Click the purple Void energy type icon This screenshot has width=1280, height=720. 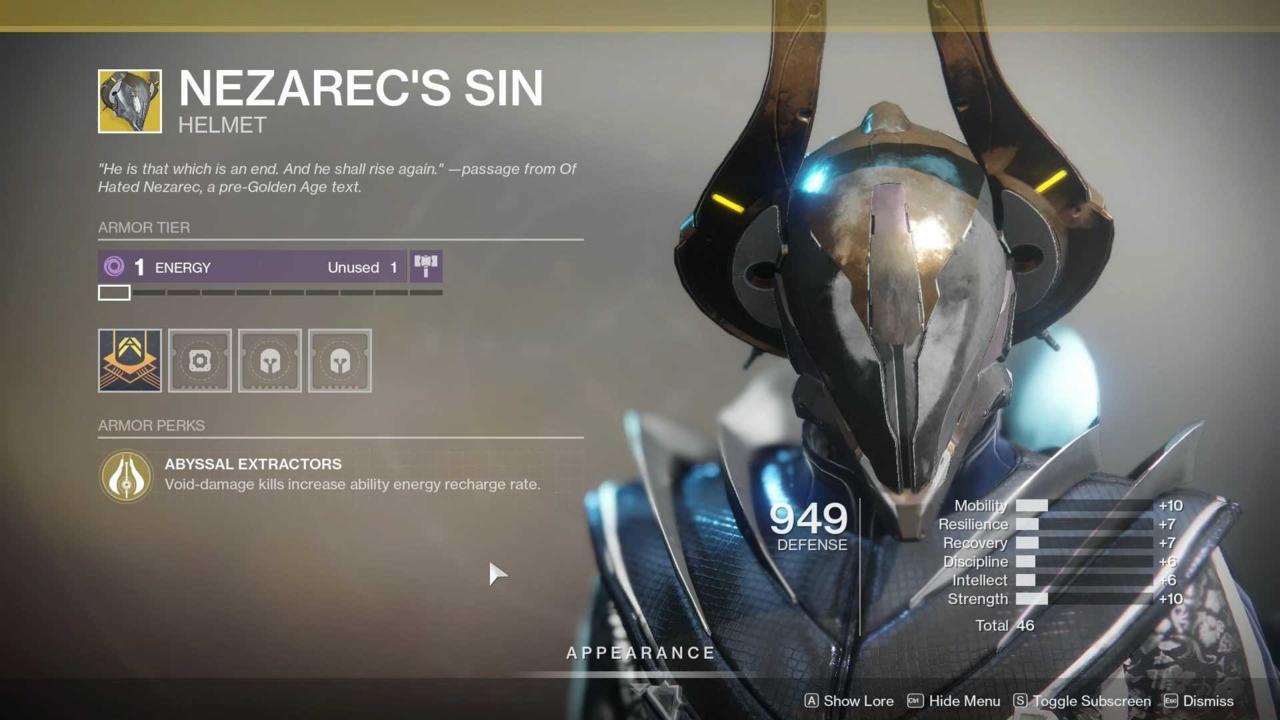tap(113, 267)
